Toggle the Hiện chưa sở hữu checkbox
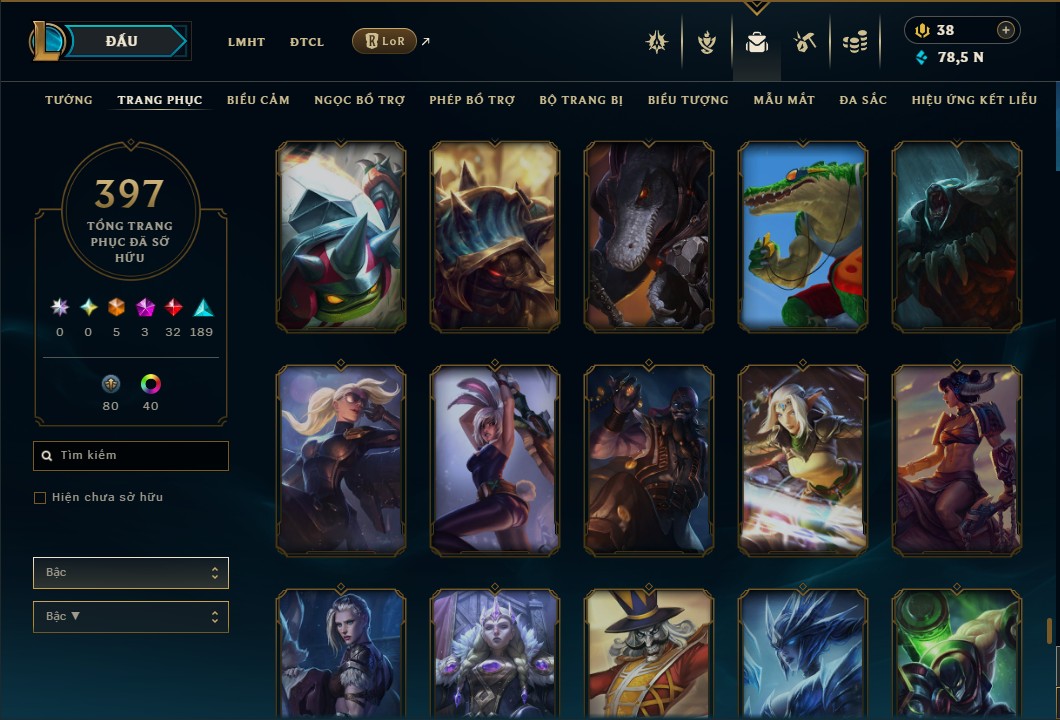The height and width of the screenshot is (720, 1060). coord(40,498)
